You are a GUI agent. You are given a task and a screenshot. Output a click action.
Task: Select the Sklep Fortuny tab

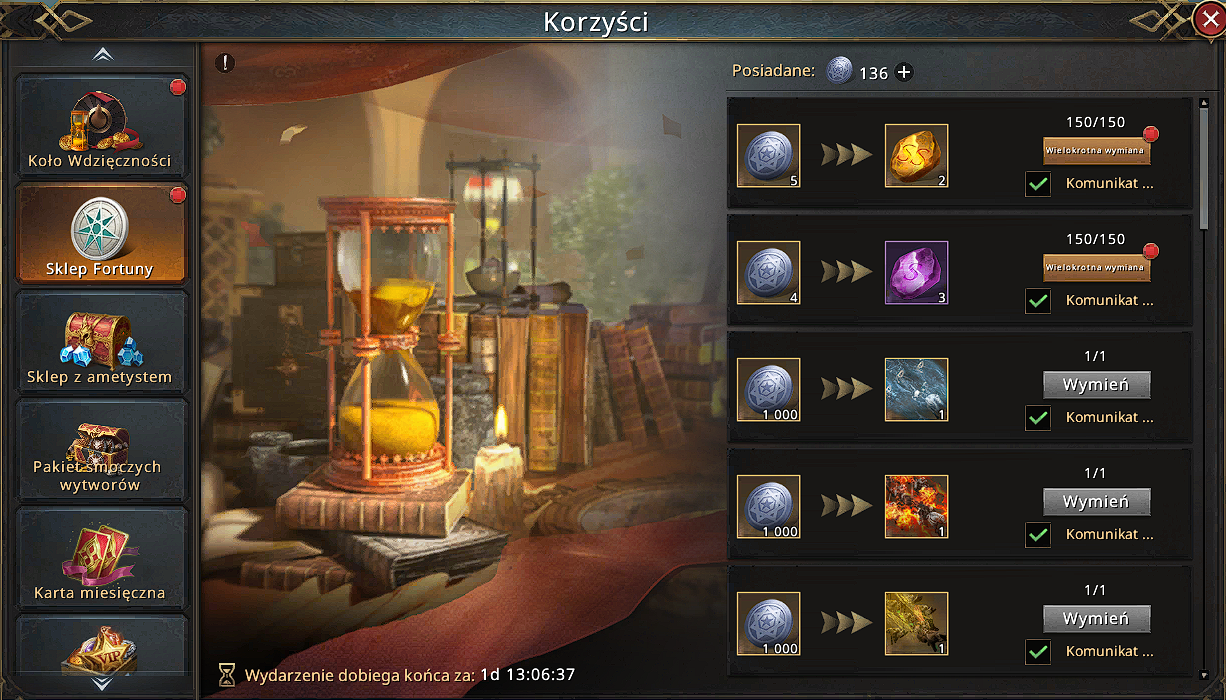101,235
